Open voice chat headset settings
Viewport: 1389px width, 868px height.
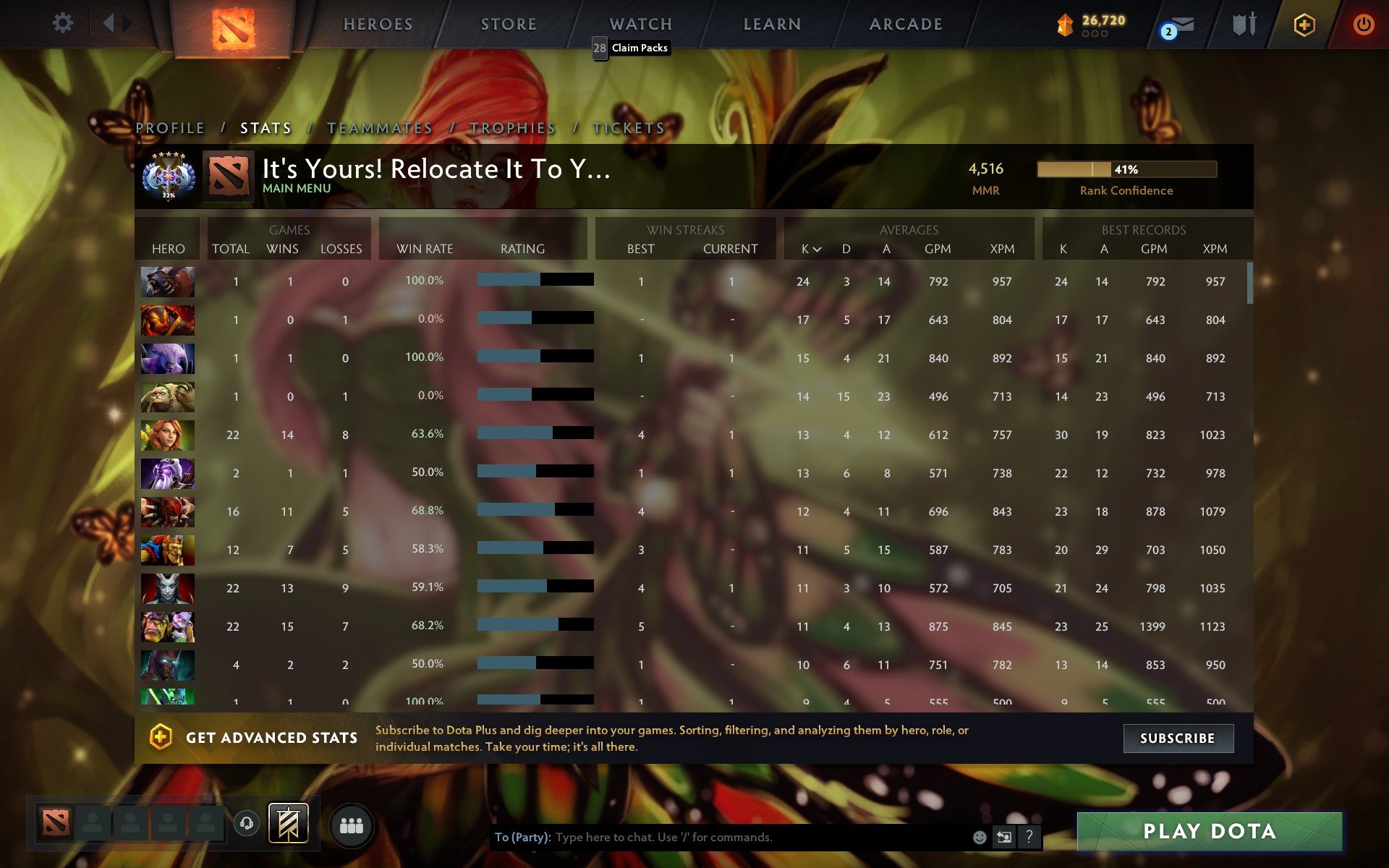[x=247, y=822]
